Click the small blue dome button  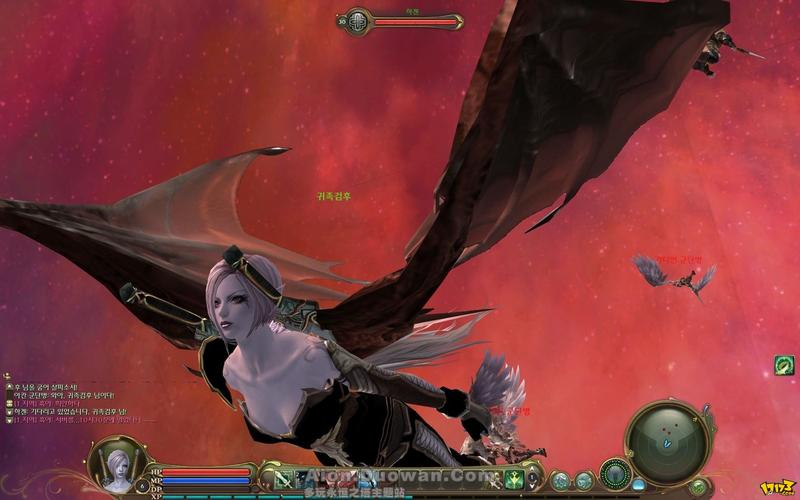coord(638,485)
